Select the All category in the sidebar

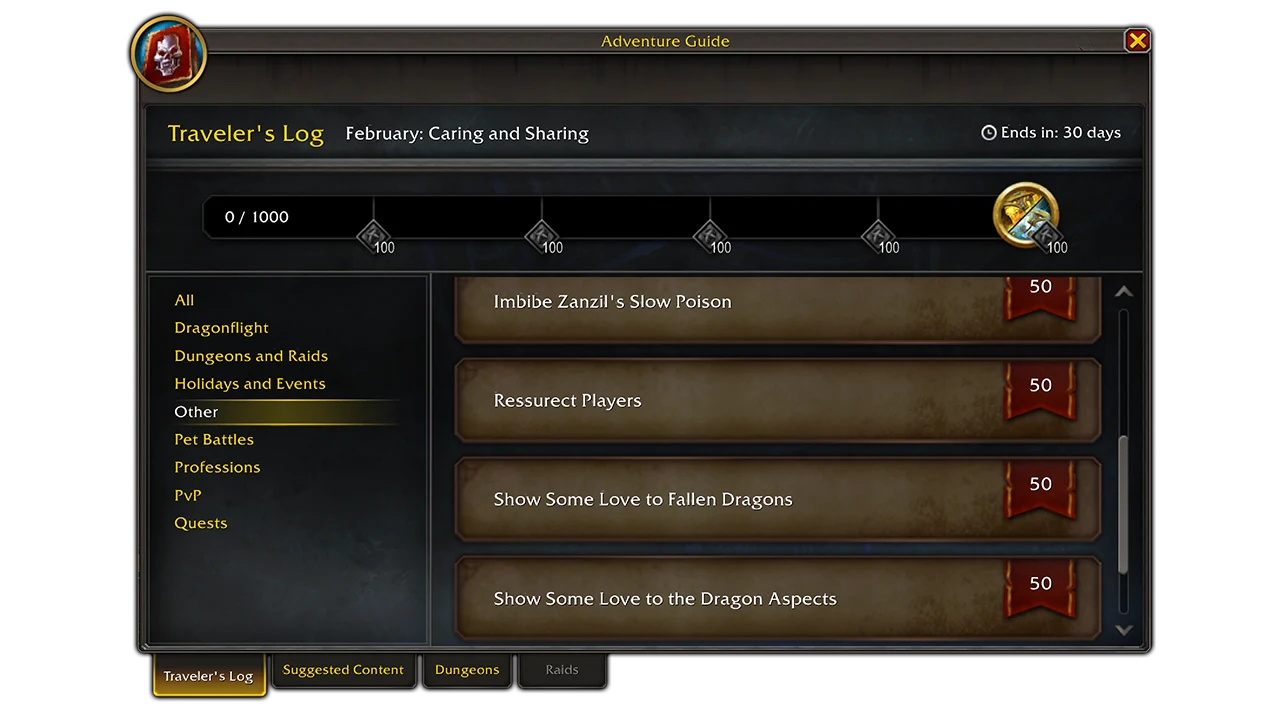(184, 299)
